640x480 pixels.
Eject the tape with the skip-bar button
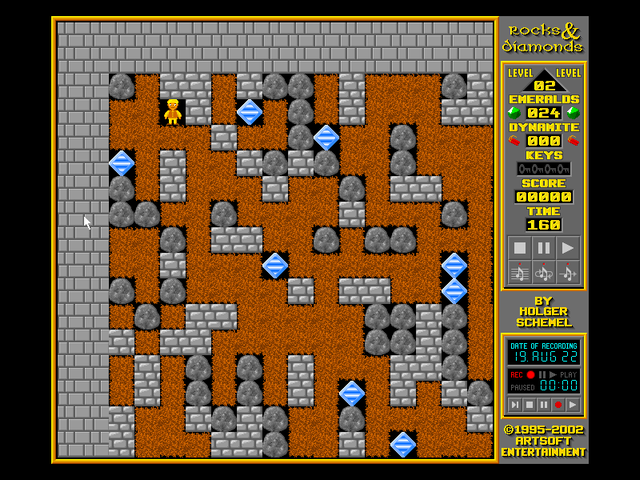514,405
